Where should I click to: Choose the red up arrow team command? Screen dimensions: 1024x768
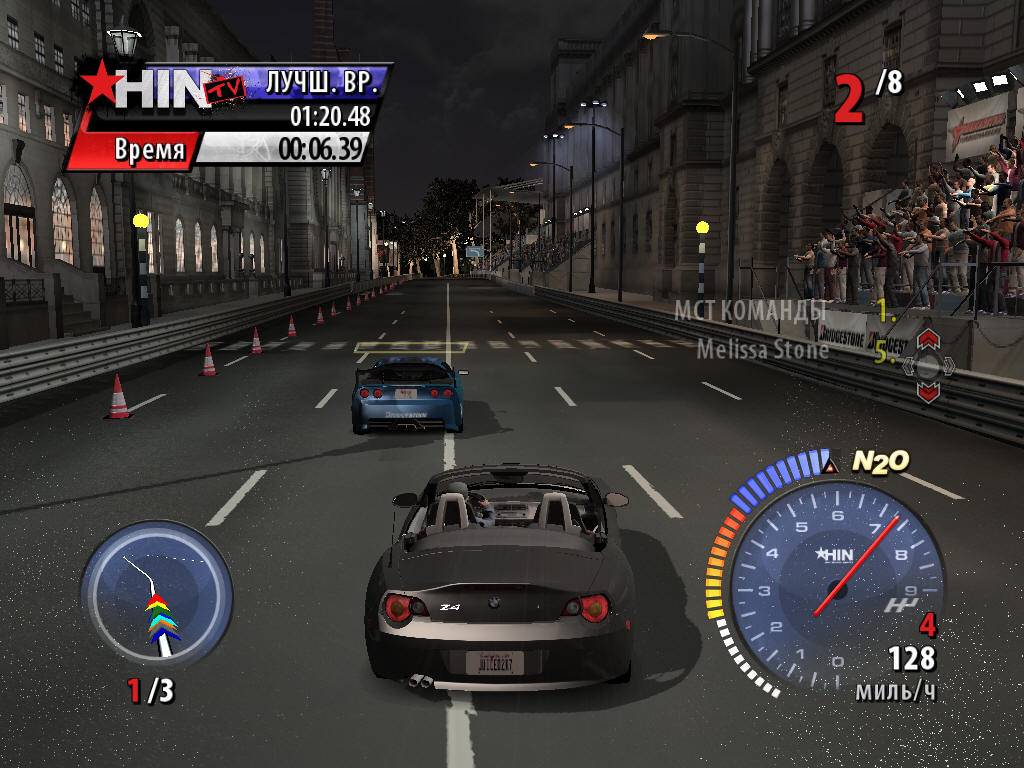[x=927, y=338]
